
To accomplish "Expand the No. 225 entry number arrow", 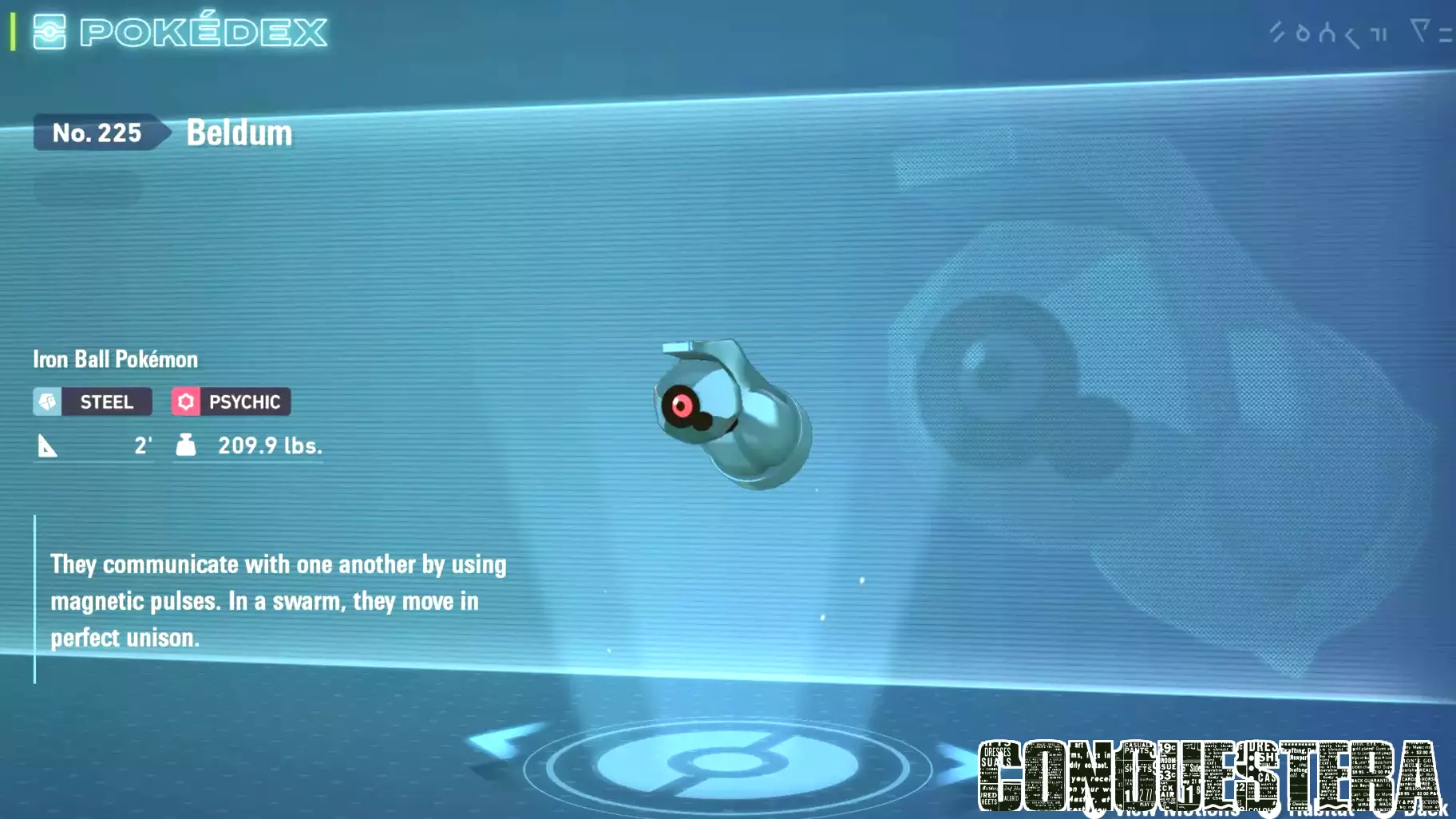I will (x=164, y=133).
